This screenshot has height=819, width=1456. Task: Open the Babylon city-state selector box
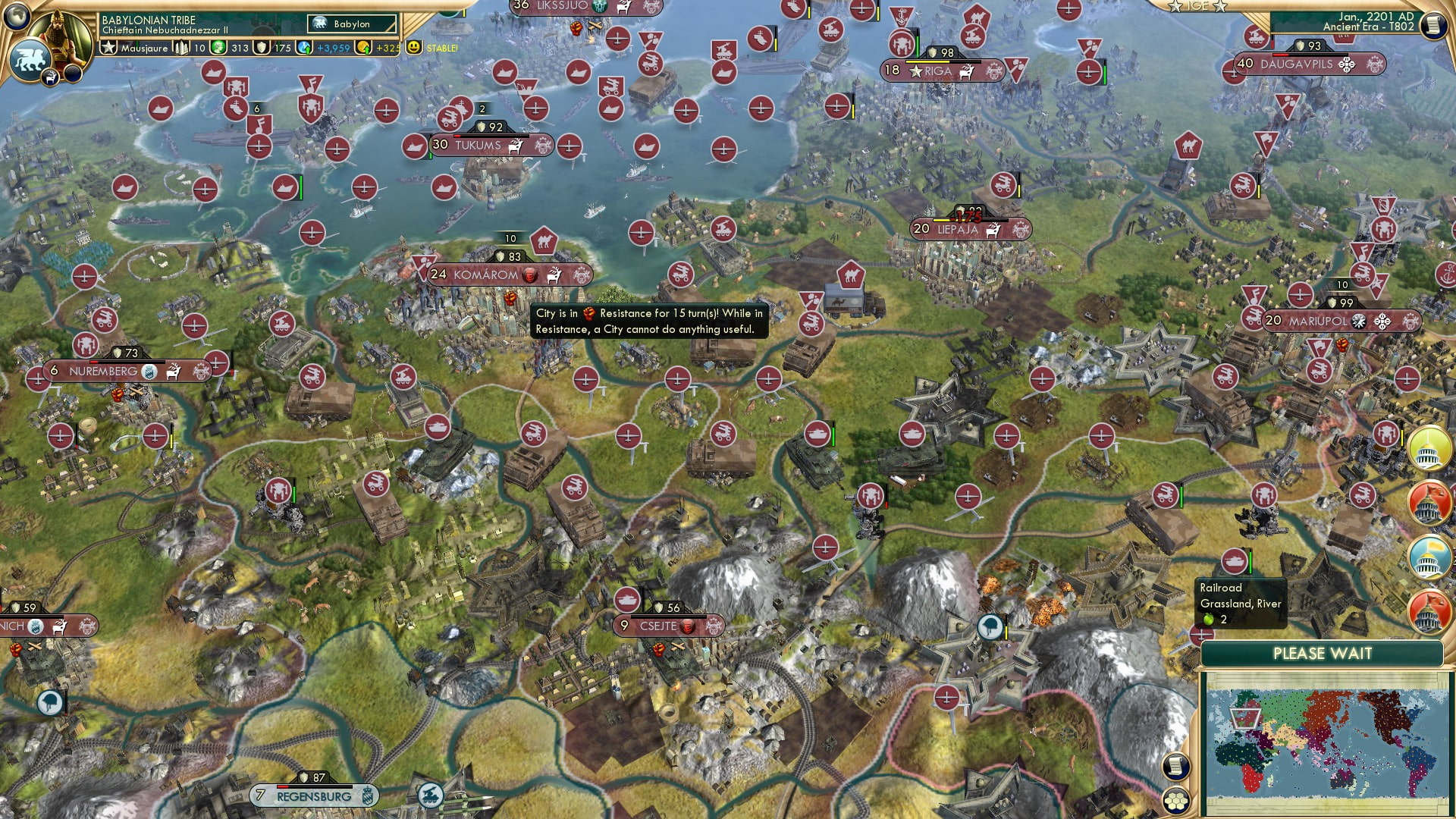tap(351, 24)
